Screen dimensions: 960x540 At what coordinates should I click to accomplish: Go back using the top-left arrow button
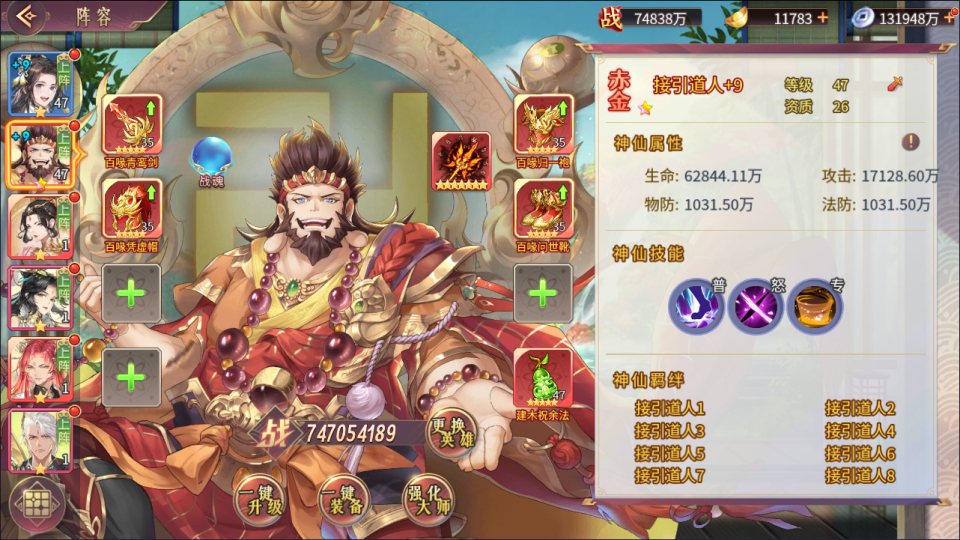coord(26,16)
